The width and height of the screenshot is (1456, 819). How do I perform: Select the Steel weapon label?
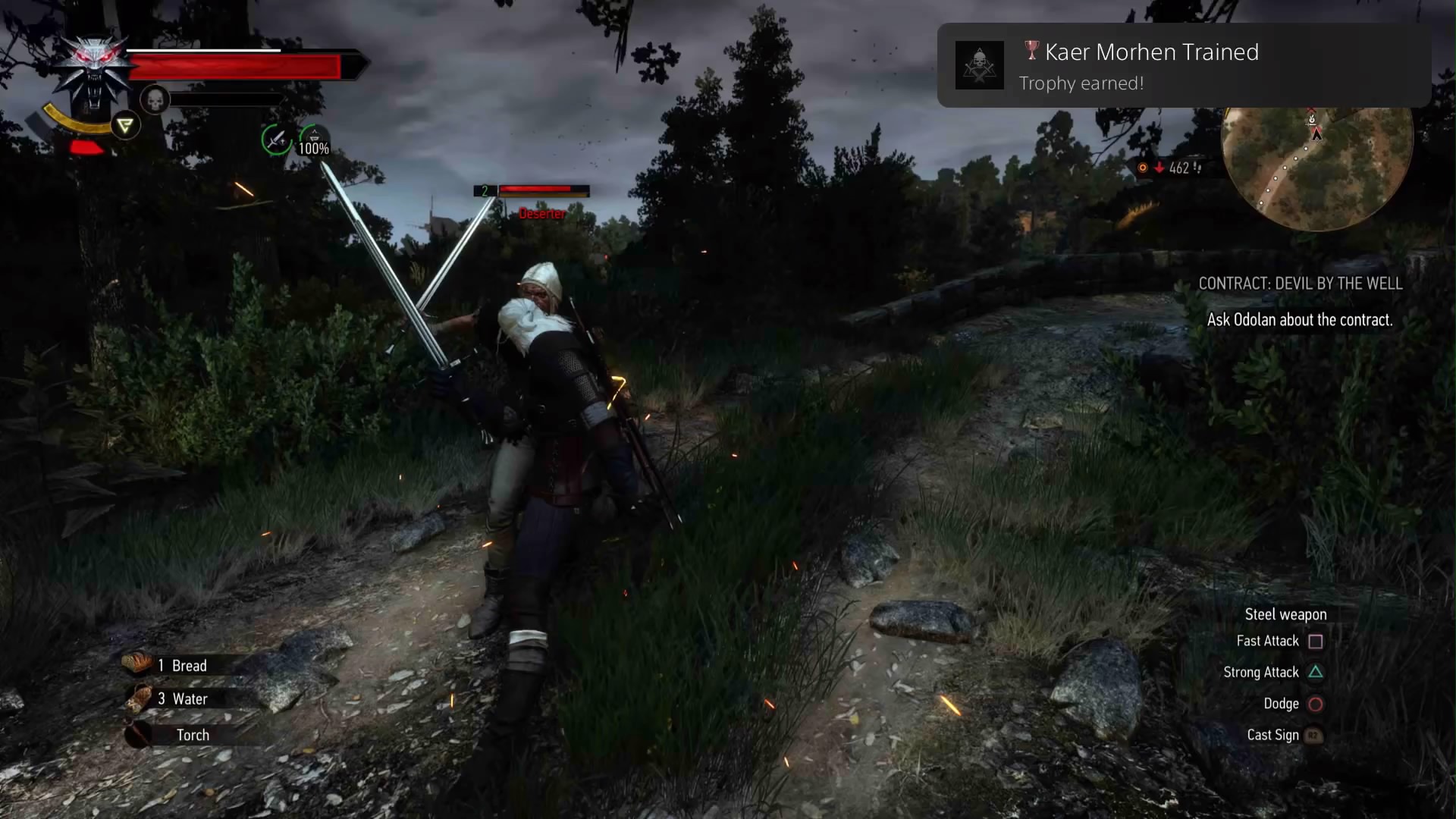(1285, 614)
